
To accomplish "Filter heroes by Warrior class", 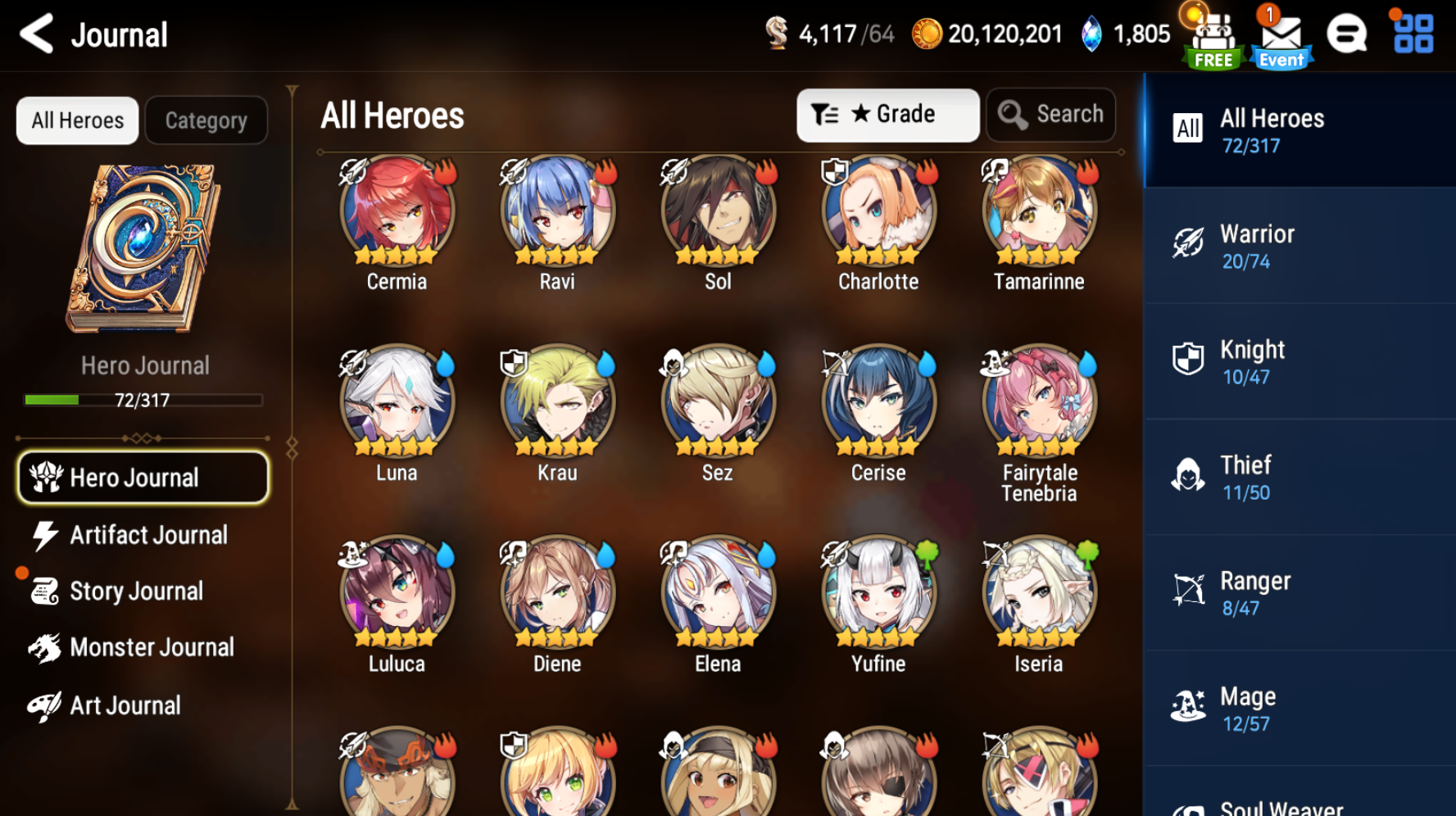I will click(1299, 246).
